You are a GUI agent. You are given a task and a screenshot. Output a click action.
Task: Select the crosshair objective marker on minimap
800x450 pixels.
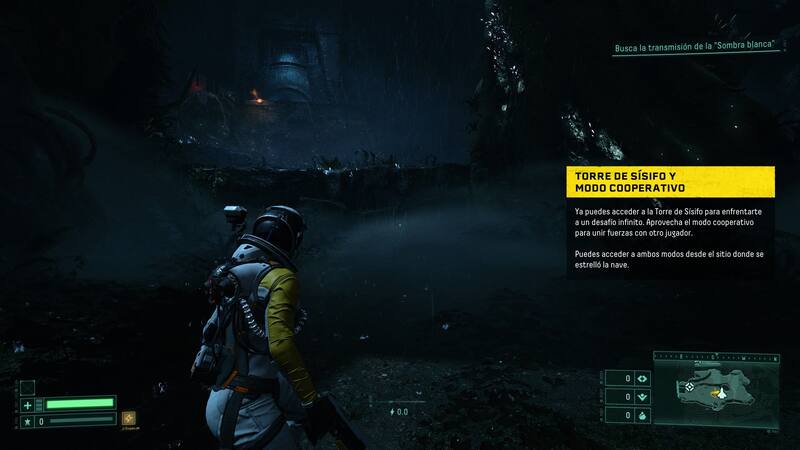(x=688, y=386)
